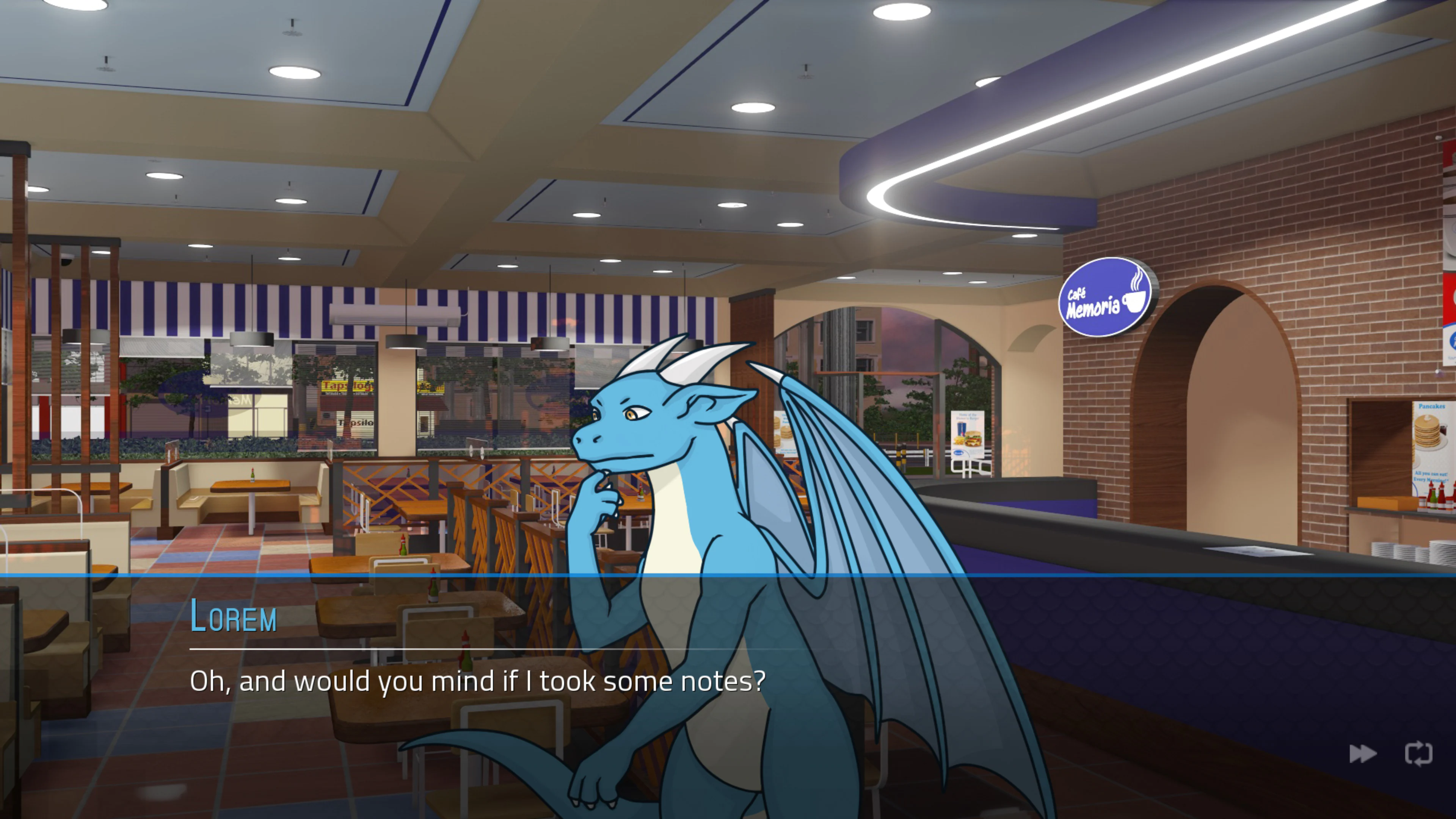
Task: Click the blue highlight bar above the dialogue box
Action: click(x=728, y=574)
